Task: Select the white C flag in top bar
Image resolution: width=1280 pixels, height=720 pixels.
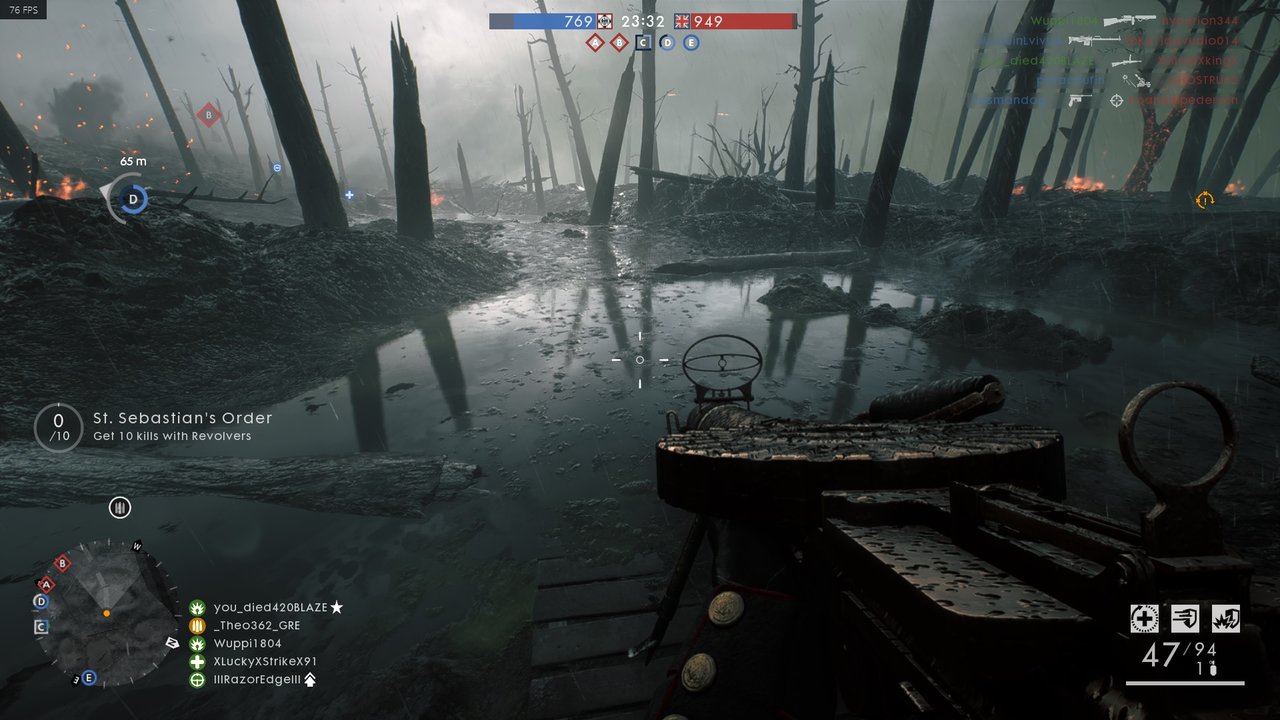Action: [x=643, y=42]
